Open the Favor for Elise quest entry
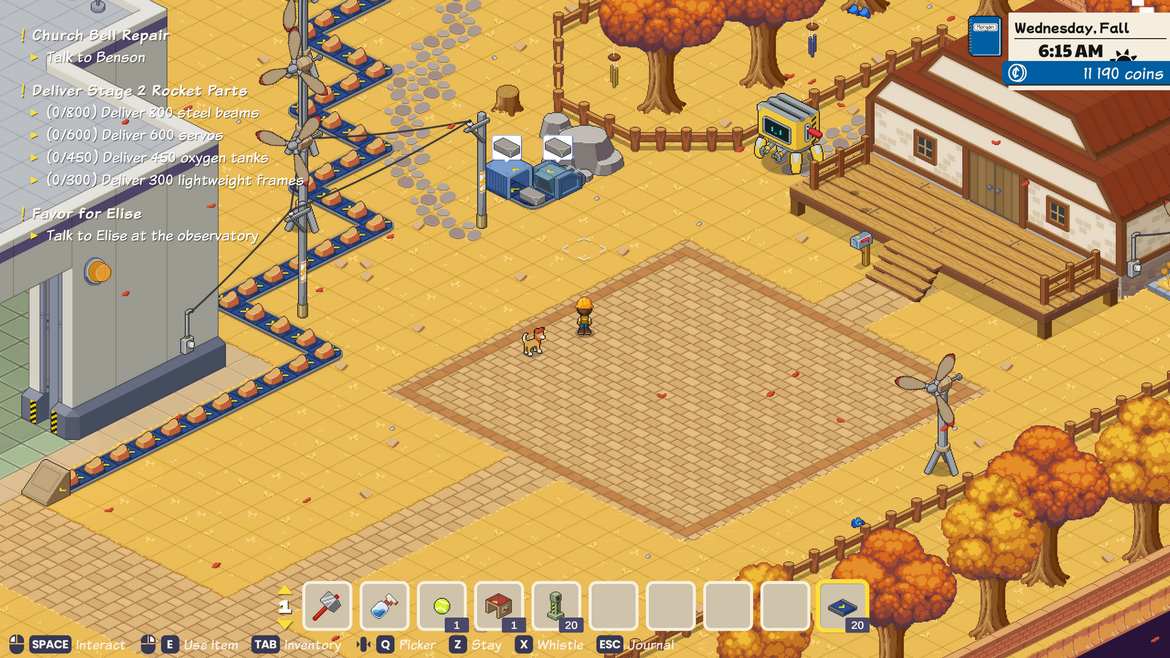The image size is (1170, 658). click(x=87, y=214)
